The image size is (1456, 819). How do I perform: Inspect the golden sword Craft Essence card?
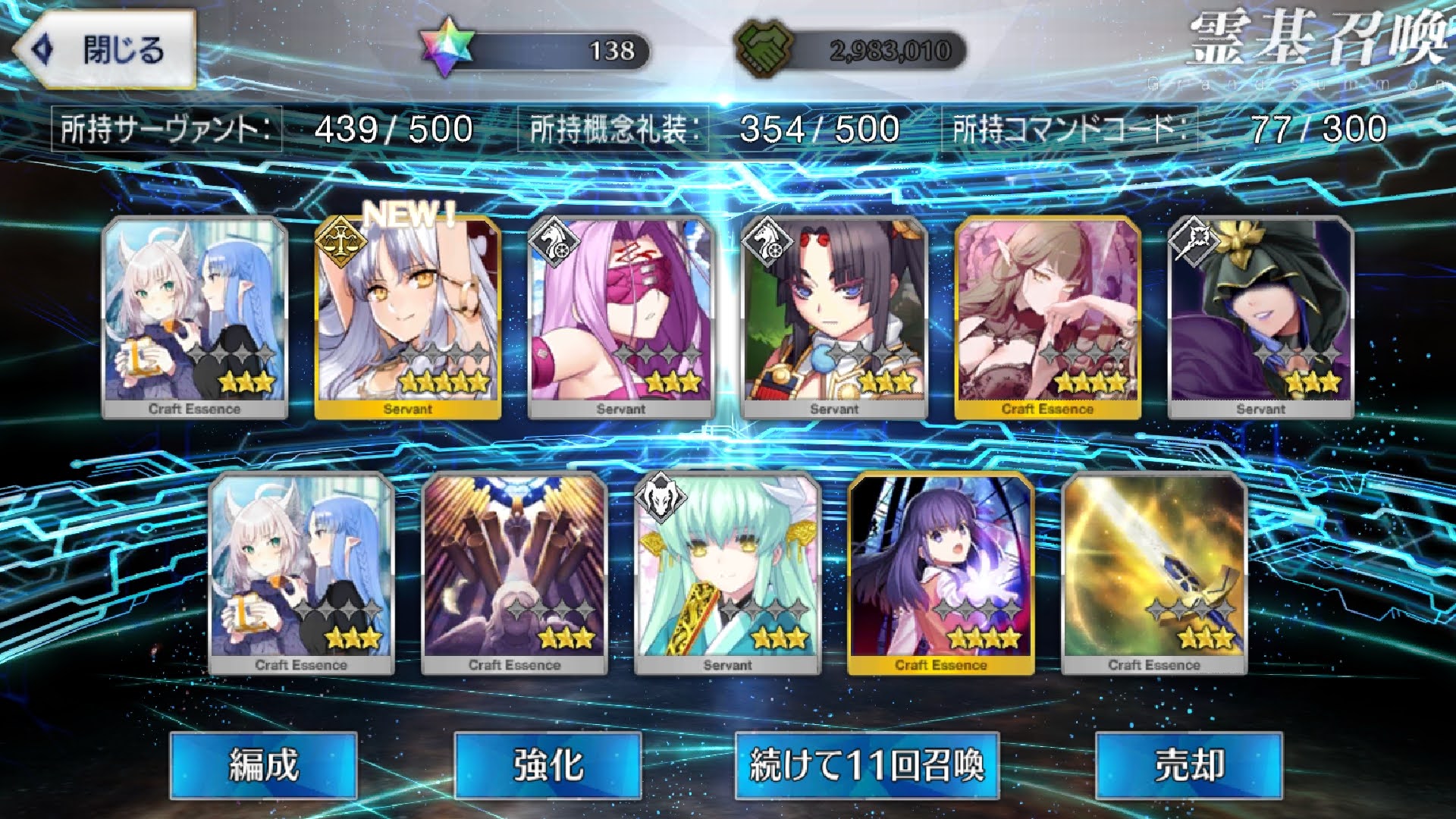[x=1153, y=573]
